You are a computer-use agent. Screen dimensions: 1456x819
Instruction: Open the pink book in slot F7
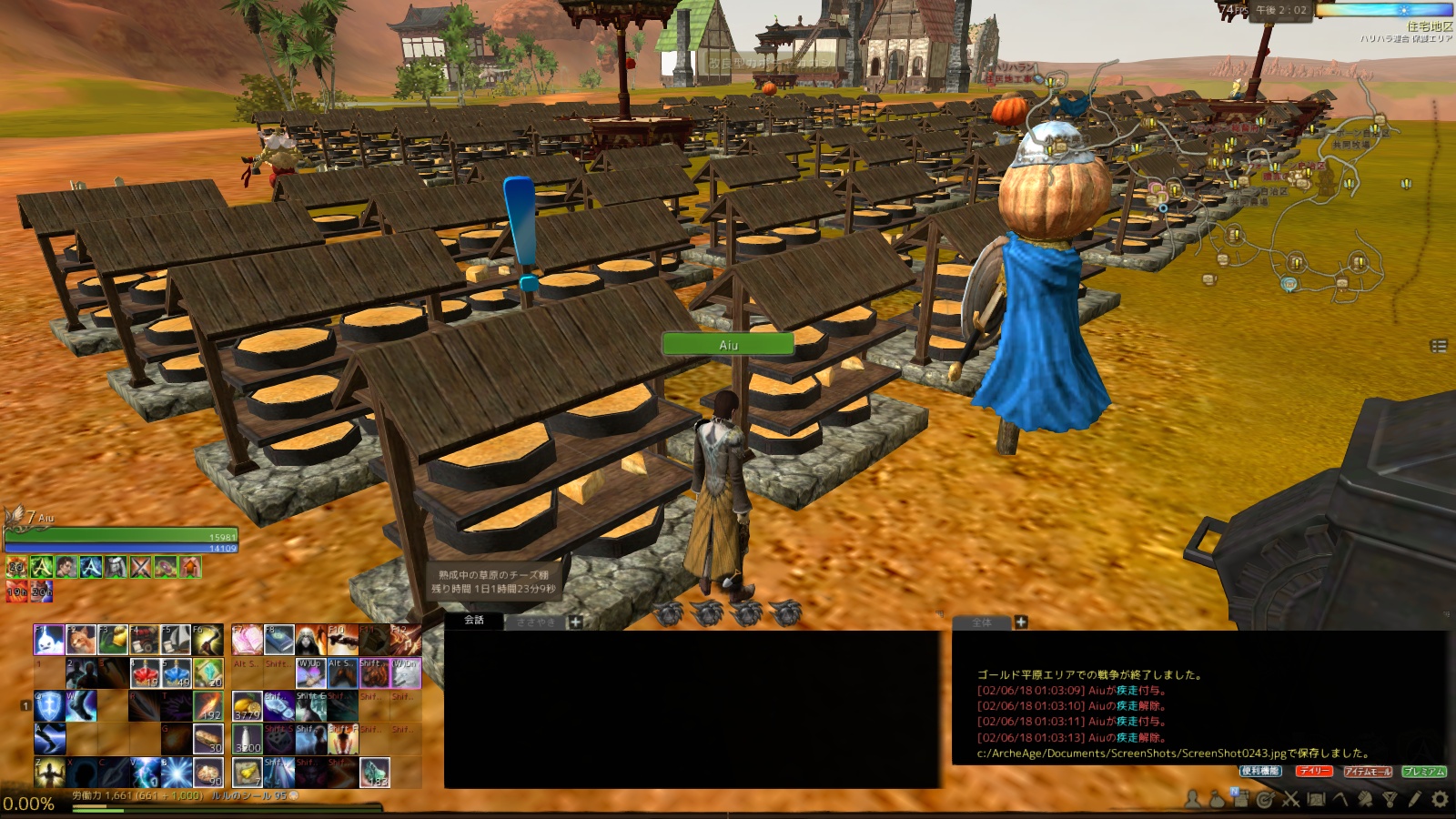coord(247,640)
